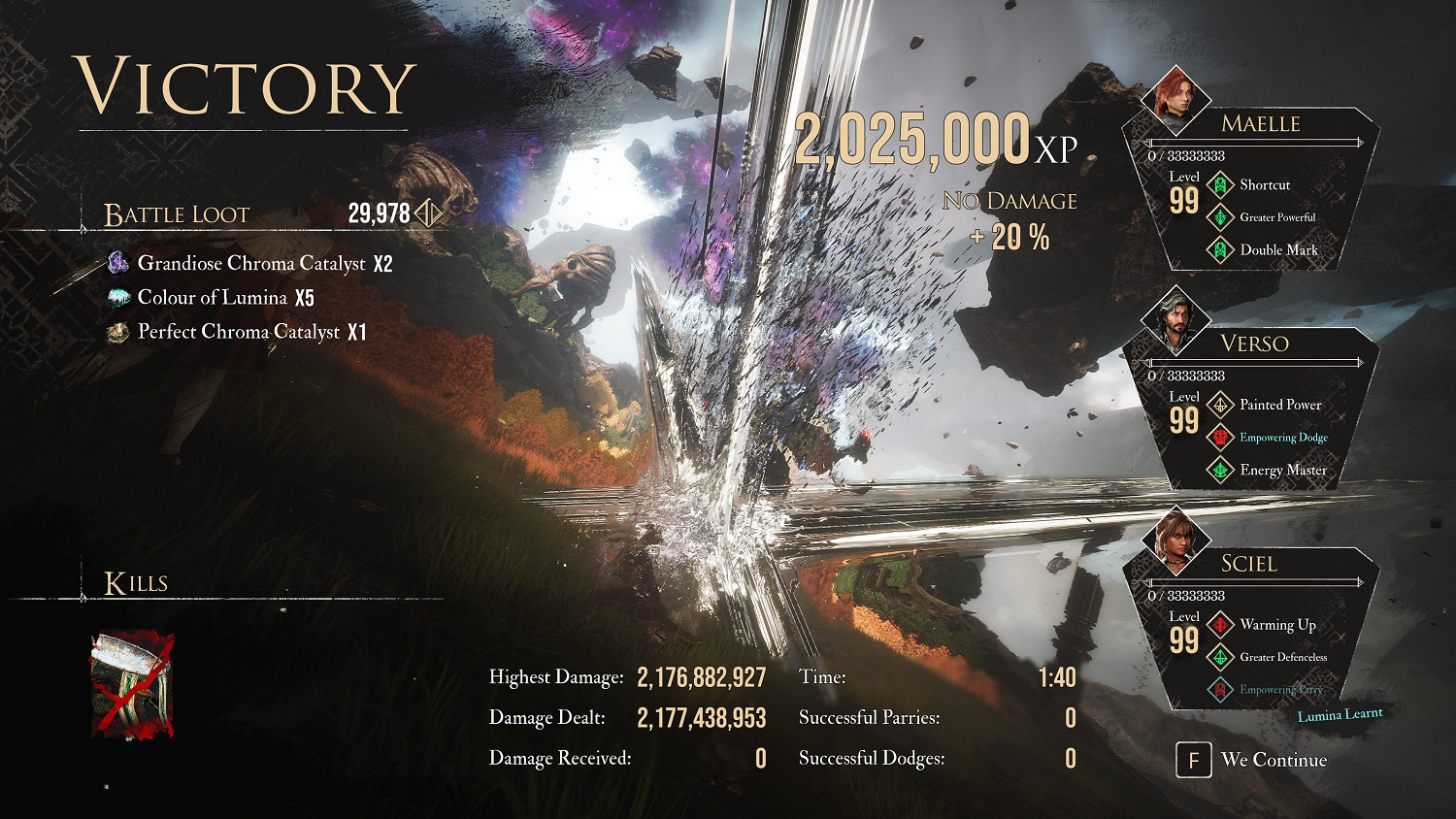The height and width of the screenshot is (819, 1456).
Task: Select the Perfect Chroma Catalyst loot row
Action: point(239,332)
